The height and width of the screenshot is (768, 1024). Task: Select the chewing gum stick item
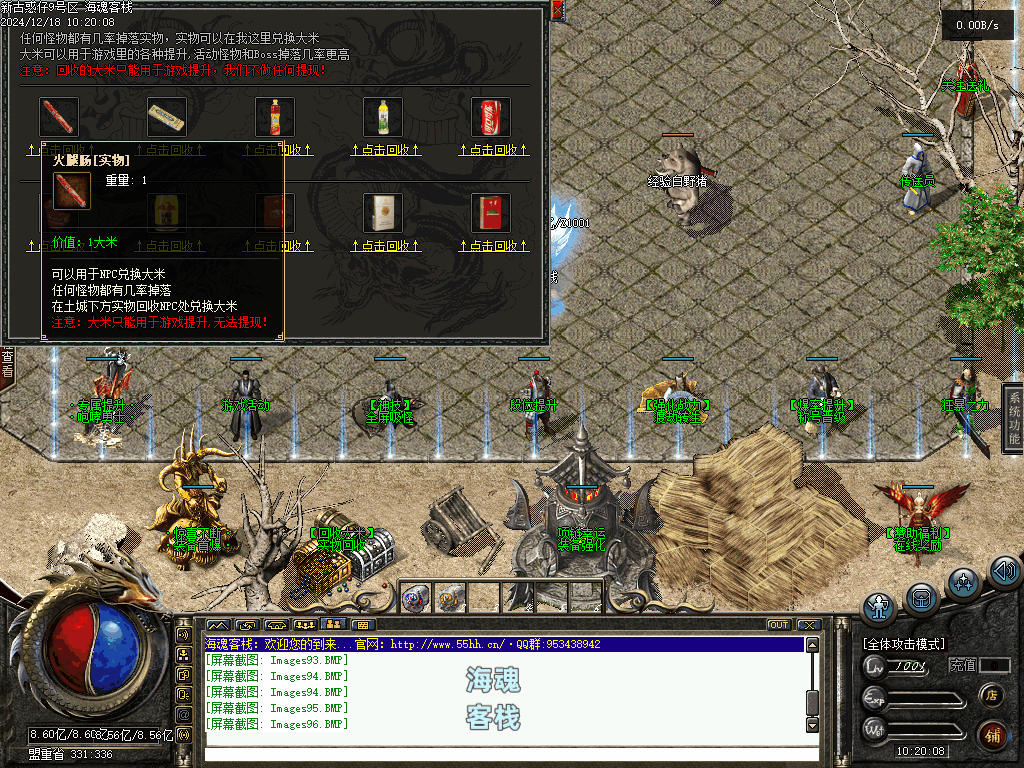pyautogui.click(x=167, y=117)
